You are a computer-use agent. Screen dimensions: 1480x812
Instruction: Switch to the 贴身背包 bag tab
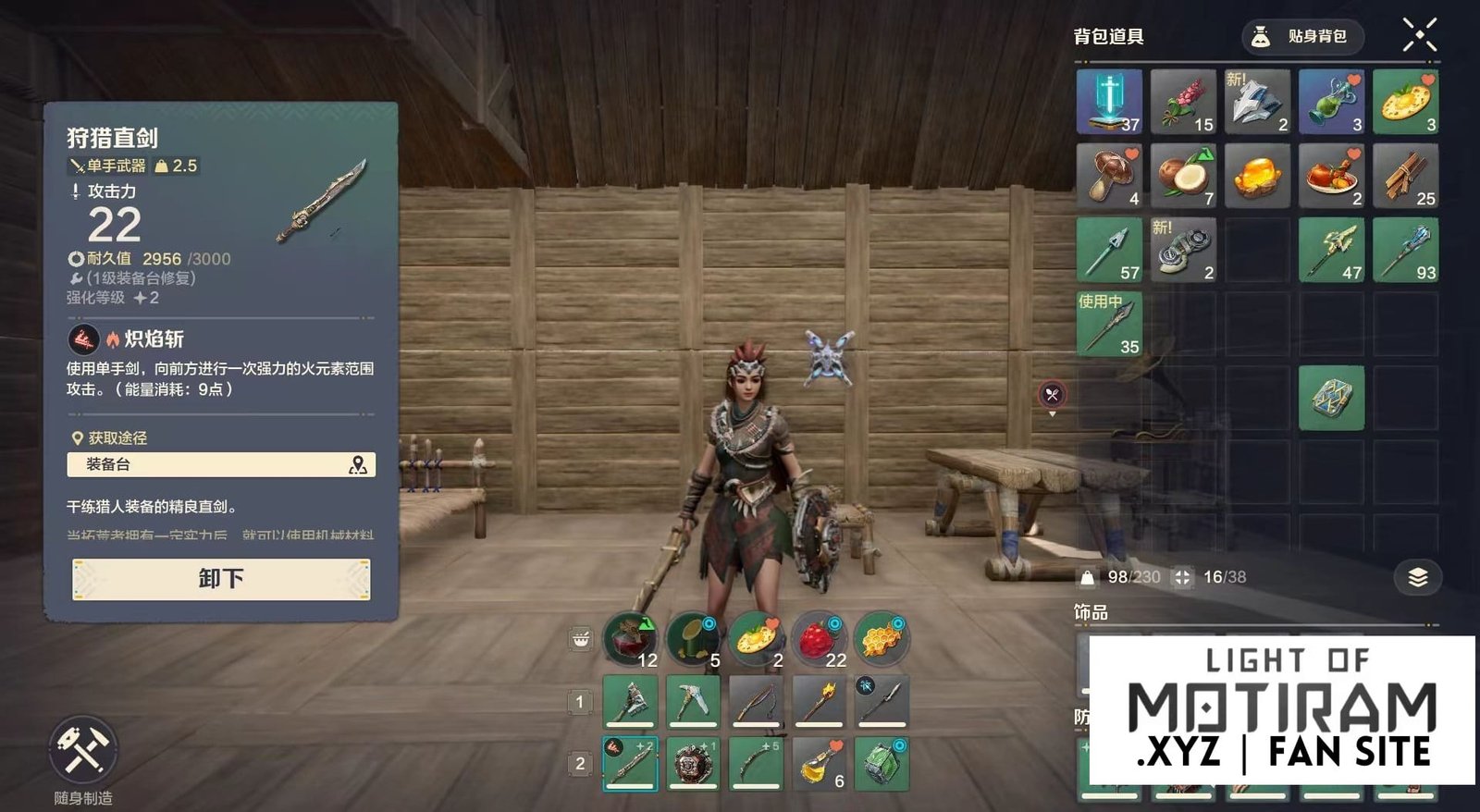1302,37
